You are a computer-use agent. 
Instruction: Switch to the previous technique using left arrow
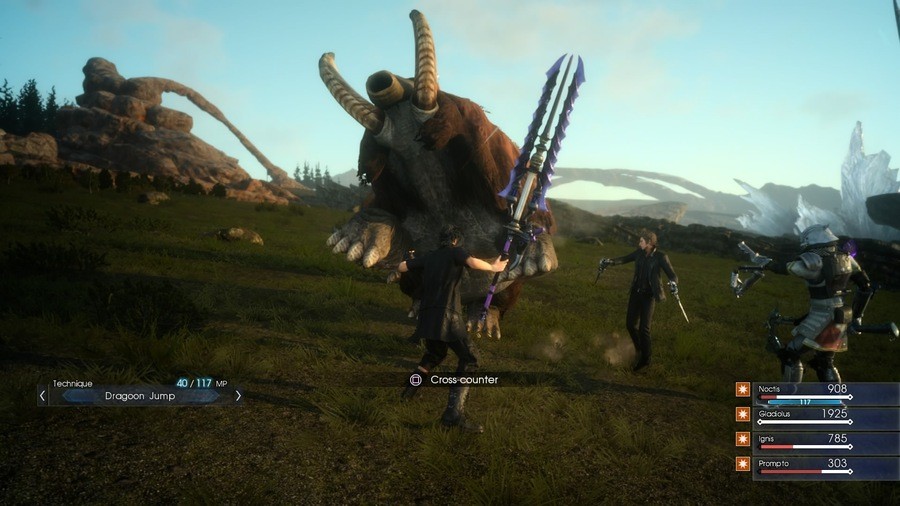point(42,396)
